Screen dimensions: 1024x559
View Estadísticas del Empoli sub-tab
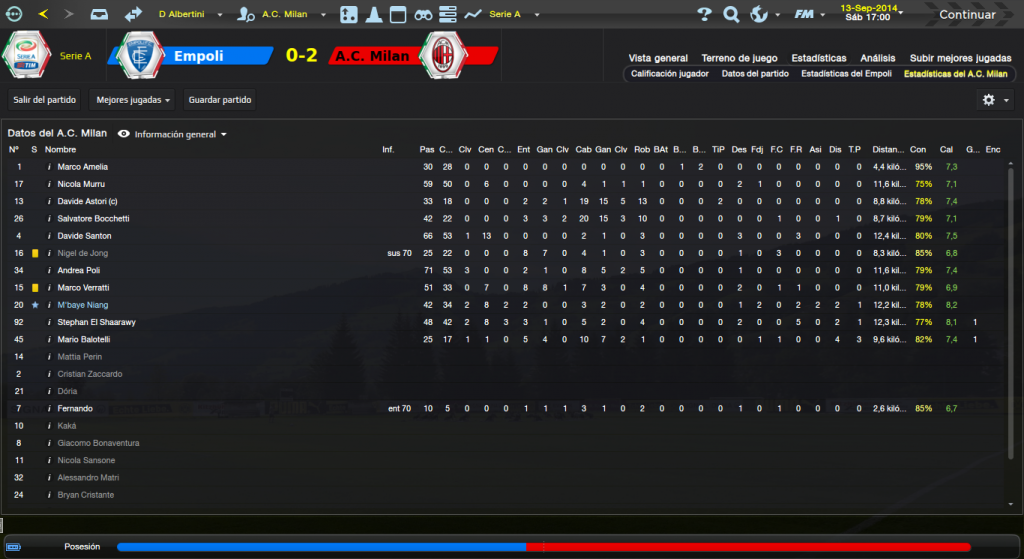846,74
